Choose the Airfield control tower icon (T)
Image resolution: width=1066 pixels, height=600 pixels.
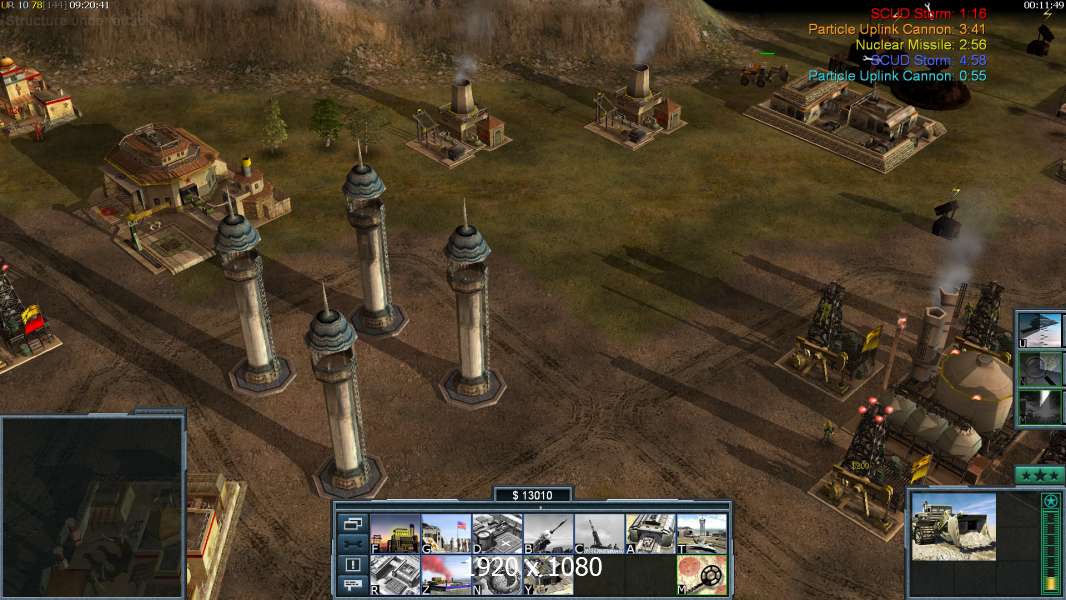pos(701,533)
